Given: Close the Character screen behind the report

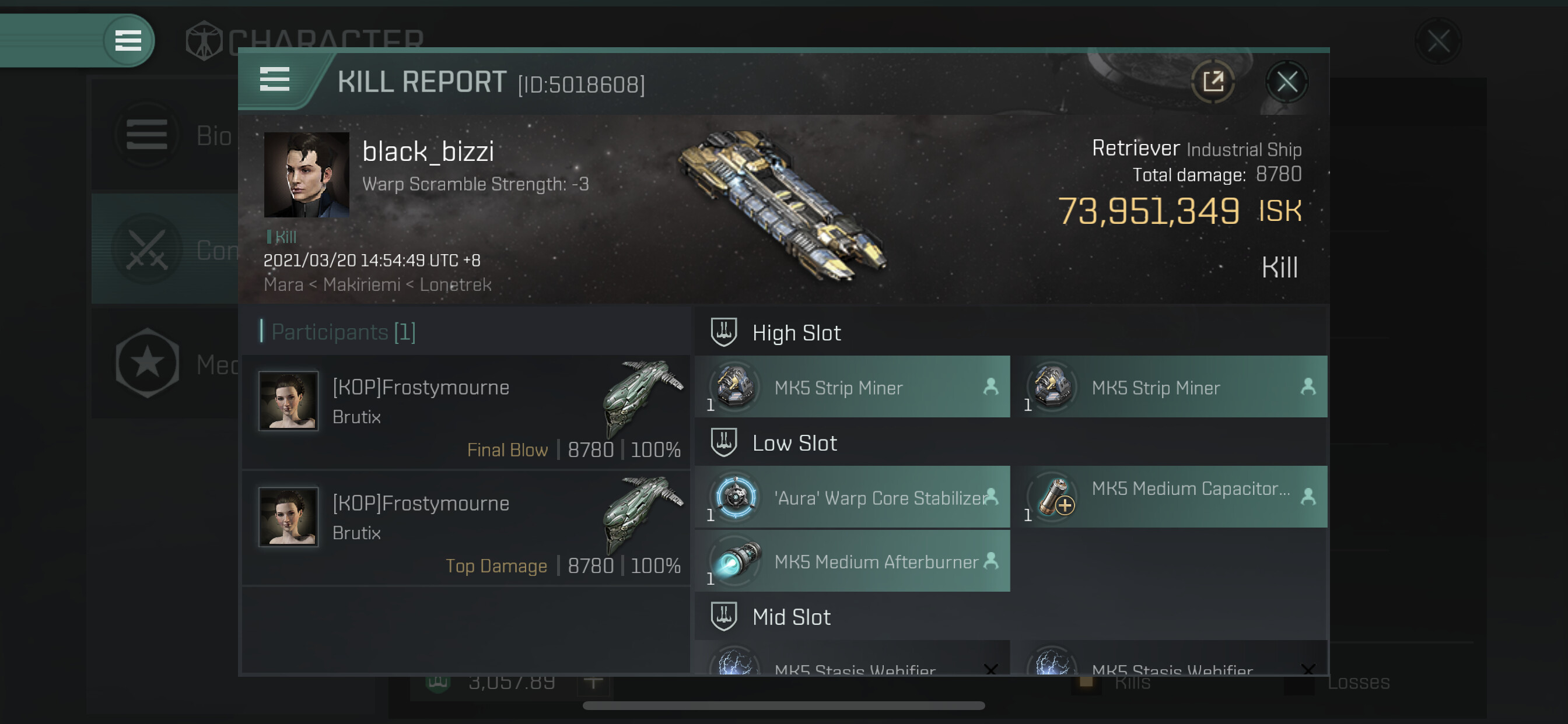Looking at the screenshot, I should coord(1438,41).
